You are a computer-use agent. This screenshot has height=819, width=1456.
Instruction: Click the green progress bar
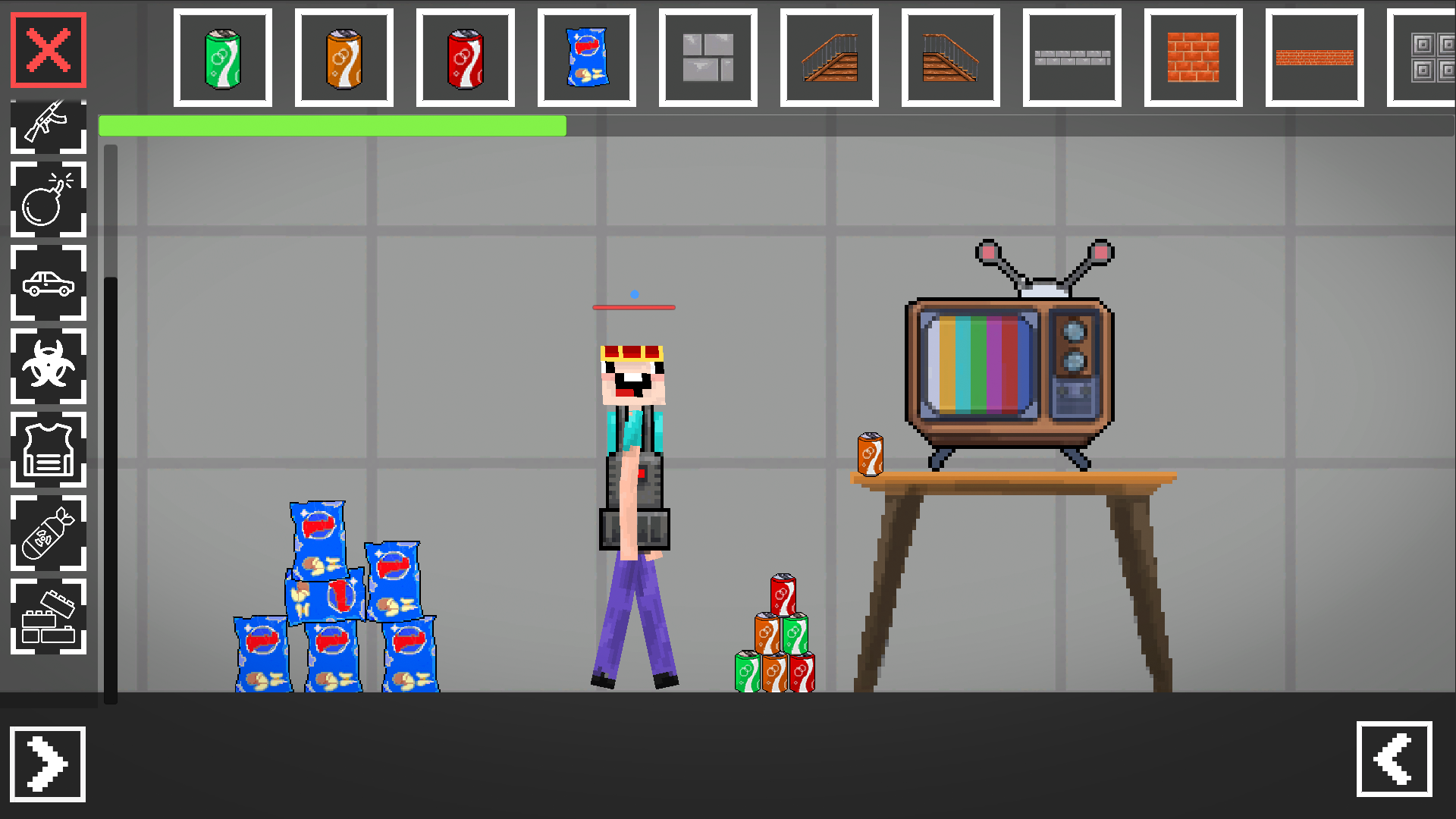pyautogui.click(x=334, y=126)
